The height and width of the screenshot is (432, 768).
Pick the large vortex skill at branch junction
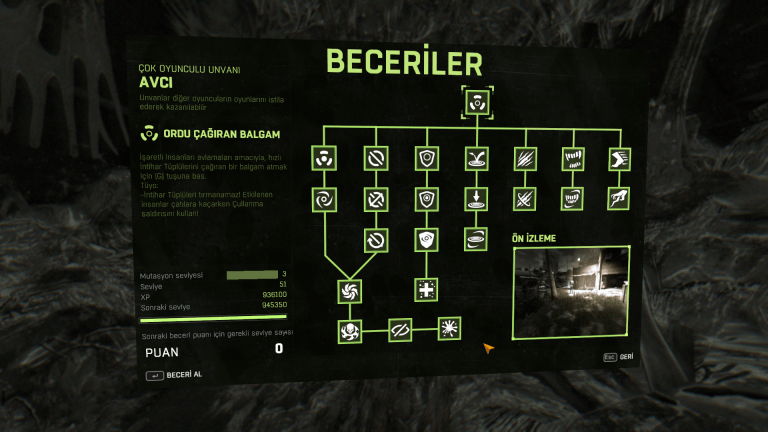click(351, 290)
